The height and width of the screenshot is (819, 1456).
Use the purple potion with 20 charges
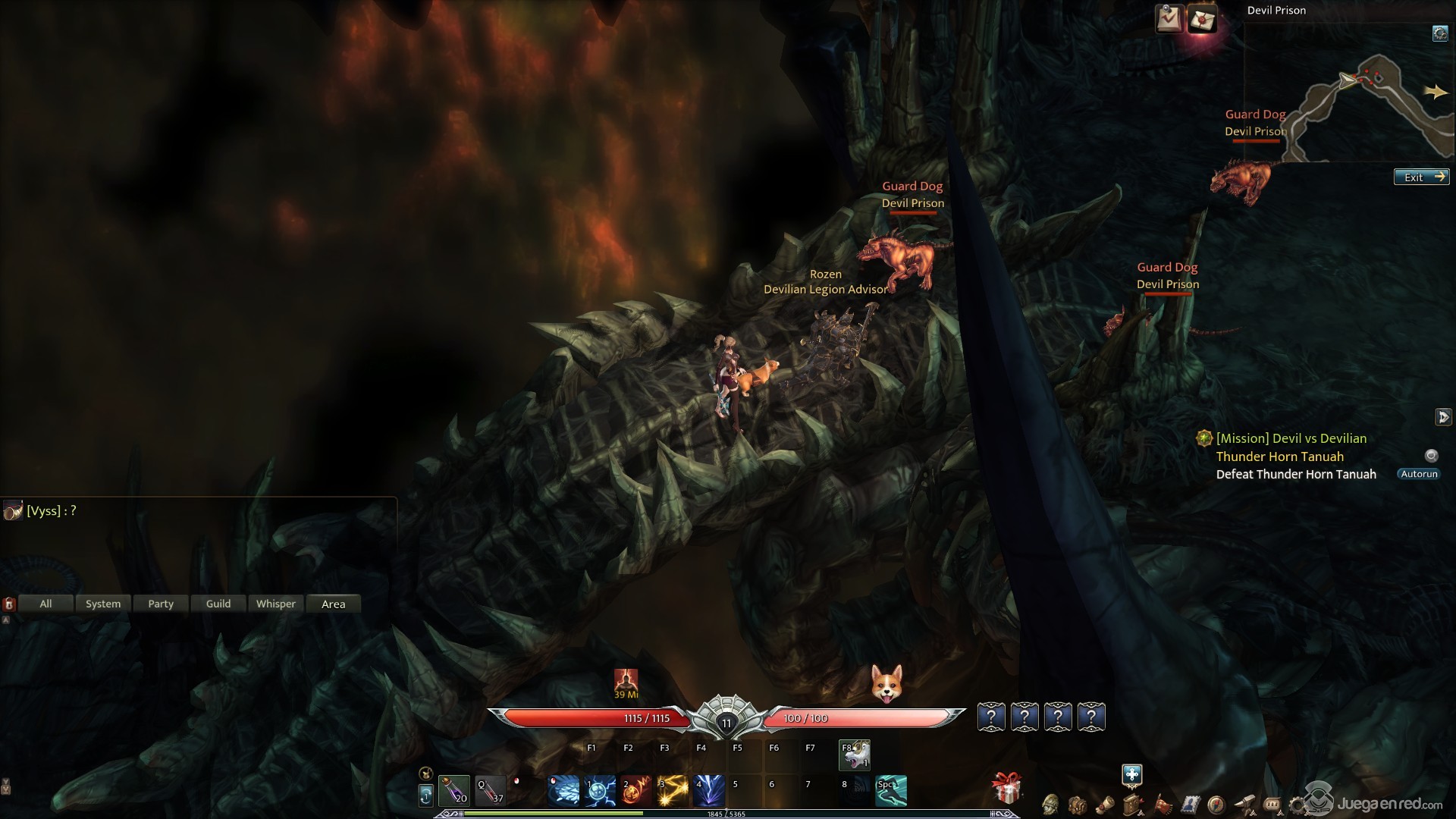[454, 790]
